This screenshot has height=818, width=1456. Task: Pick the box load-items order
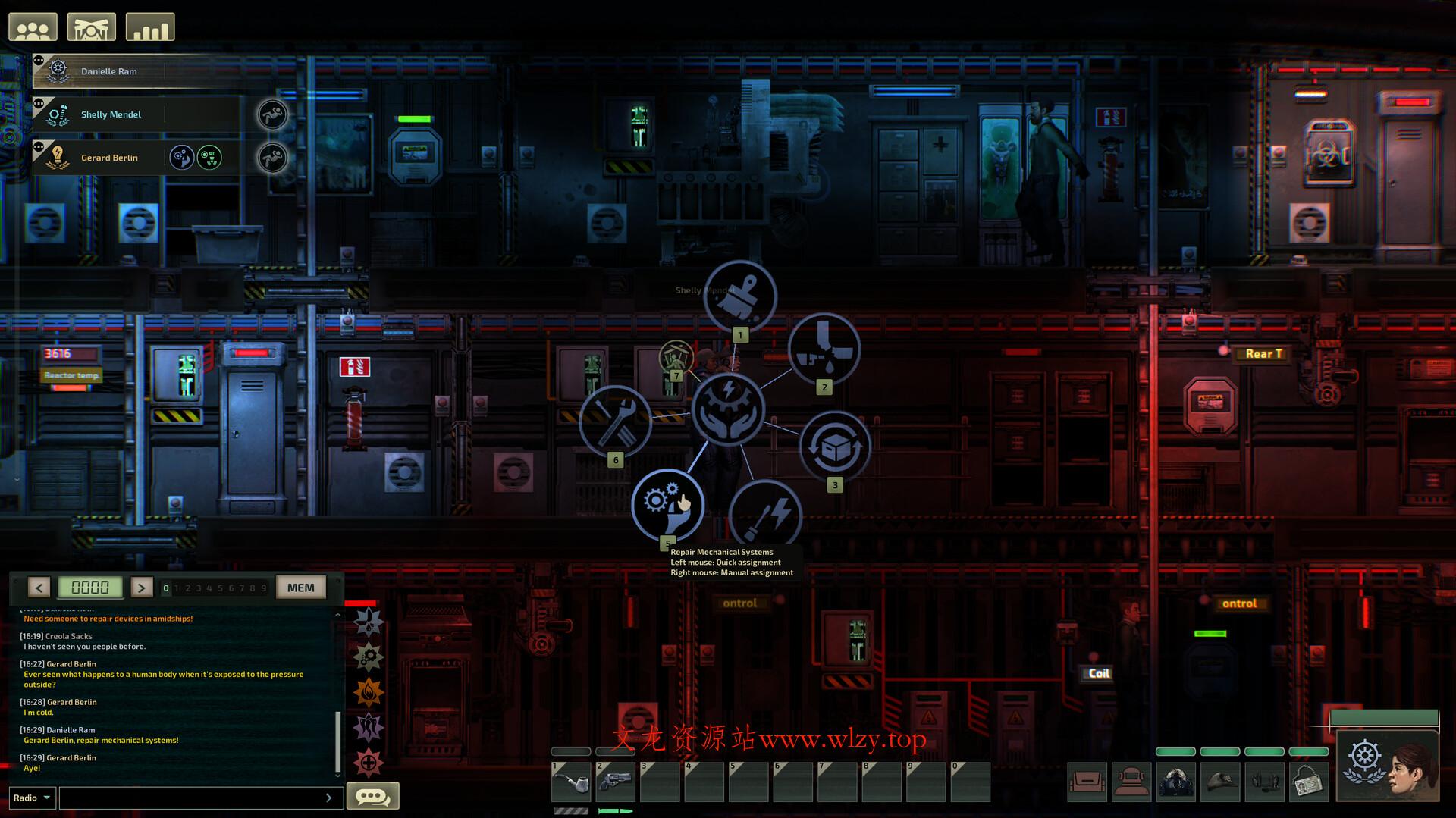(x=834, y=447)
